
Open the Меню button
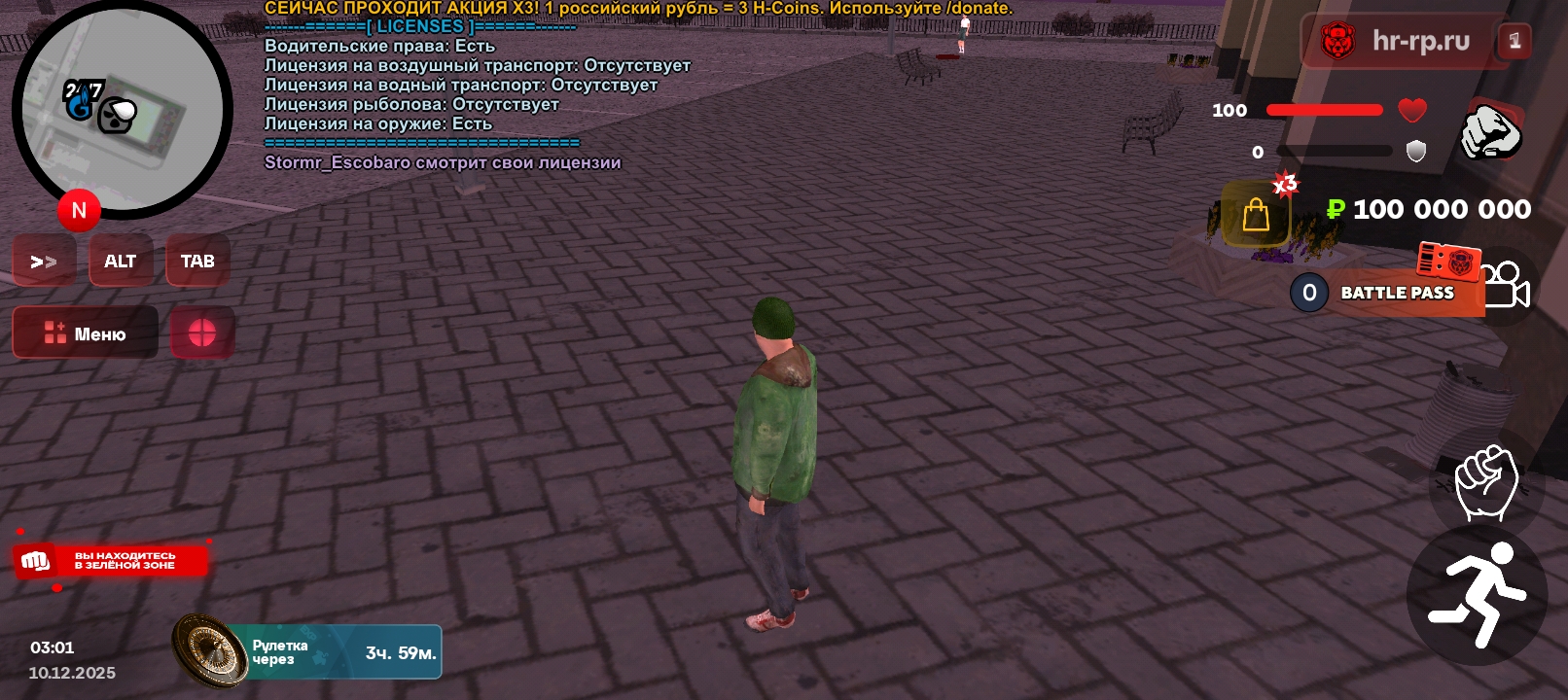(x=86, y=333)
